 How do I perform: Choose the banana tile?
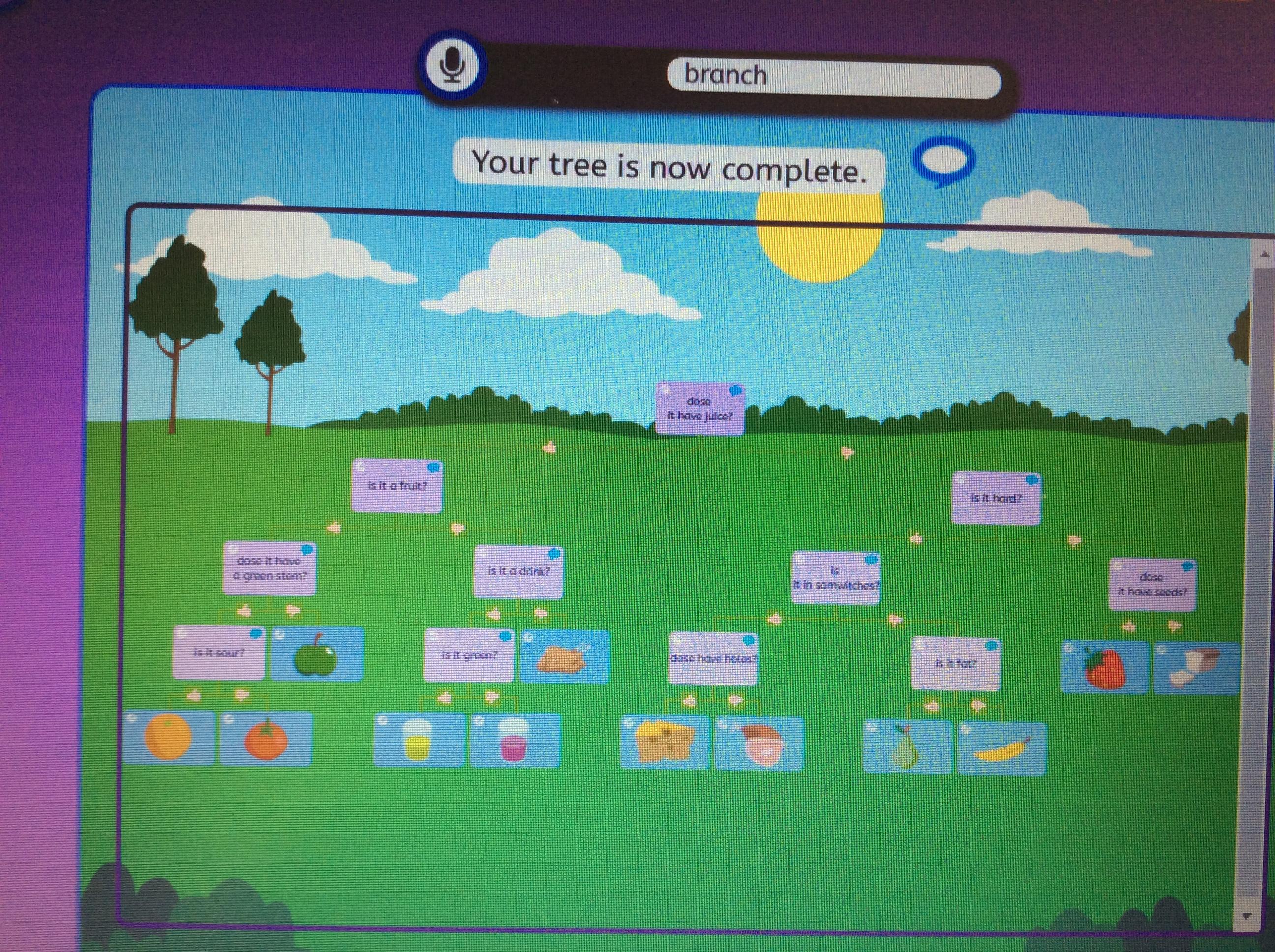[1002, 749]
